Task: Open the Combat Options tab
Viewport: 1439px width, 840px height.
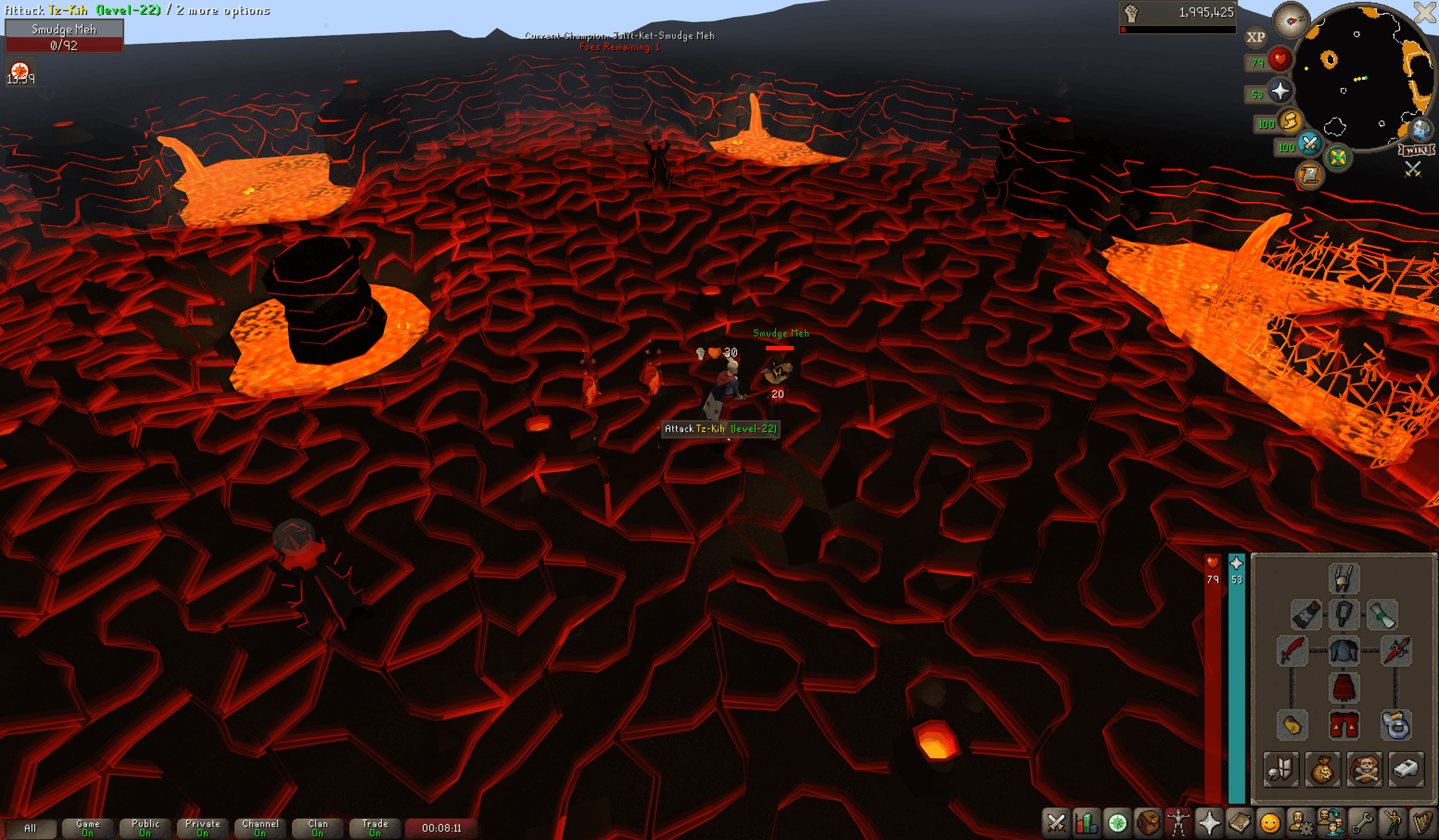Action: coord(1056,823)
